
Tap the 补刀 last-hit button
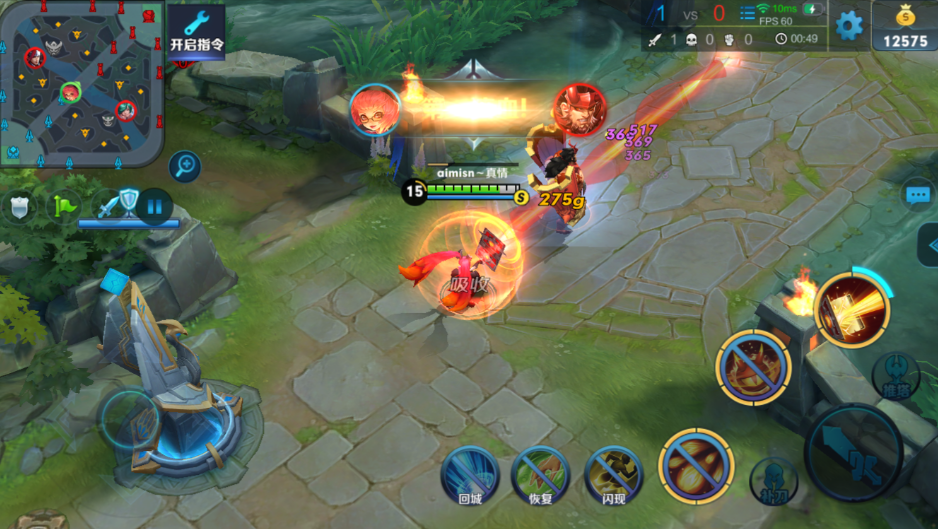pyautogui.click(x=773, y=481)
